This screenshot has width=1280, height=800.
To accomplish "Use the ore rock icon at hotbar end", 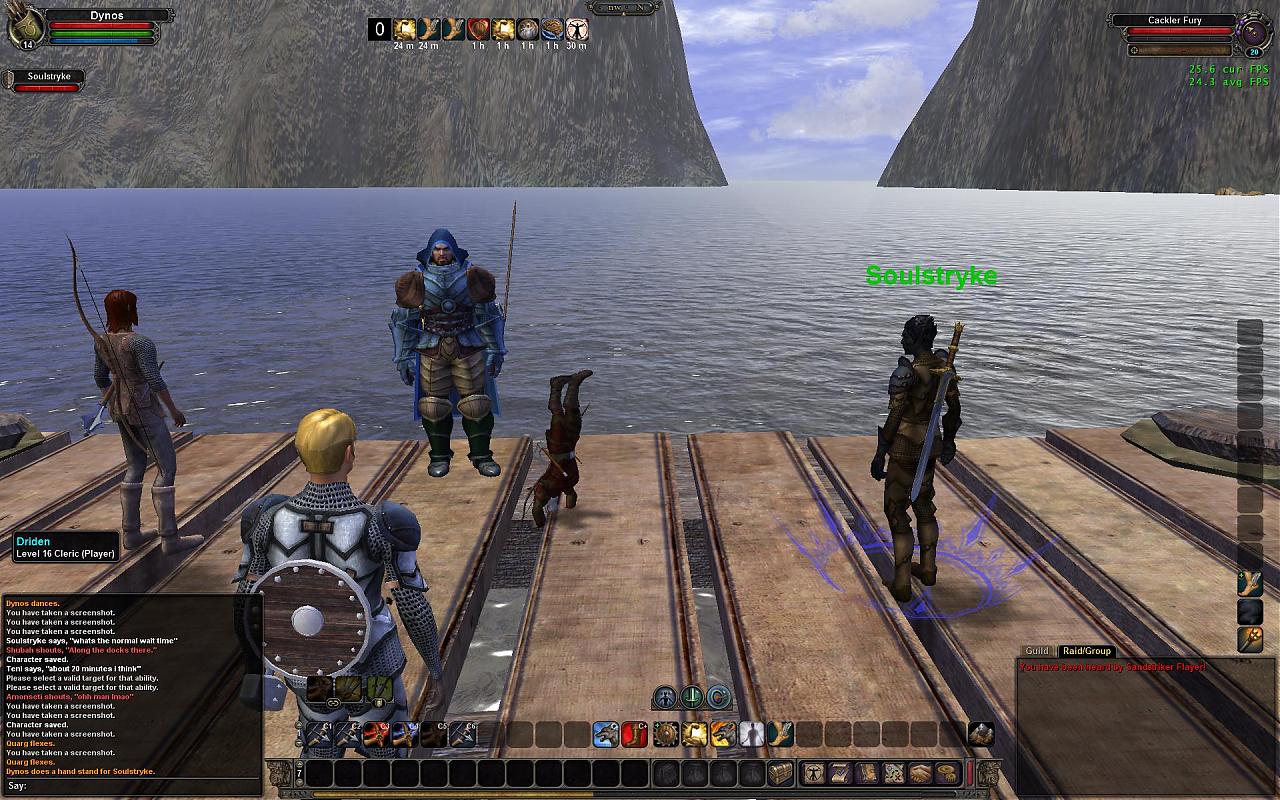I will [981, 735].
